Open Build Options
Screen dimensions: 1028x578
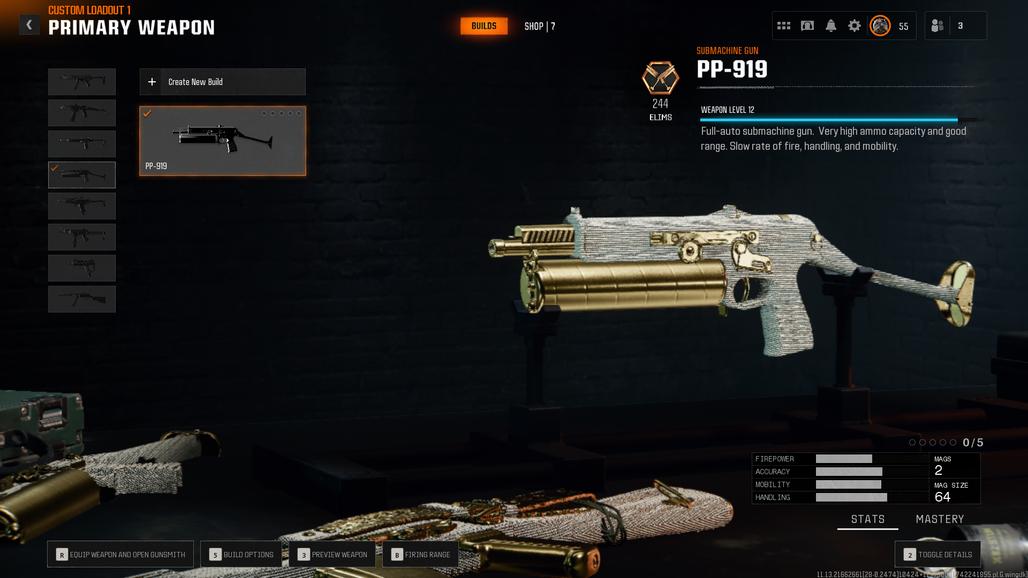point(241,554)
